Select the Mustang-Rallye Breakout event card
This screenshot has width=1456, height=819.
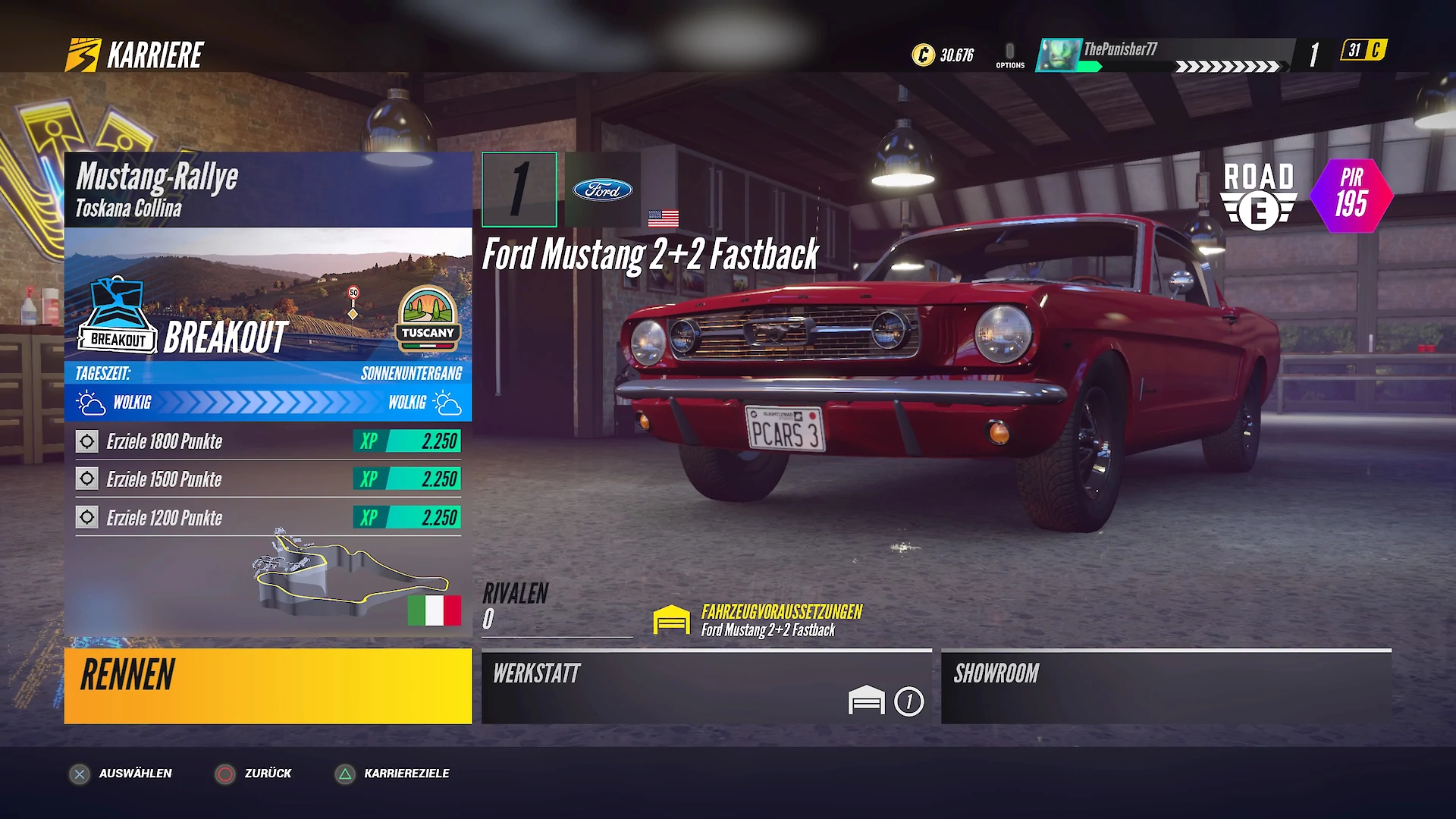[x=268, y=287]
